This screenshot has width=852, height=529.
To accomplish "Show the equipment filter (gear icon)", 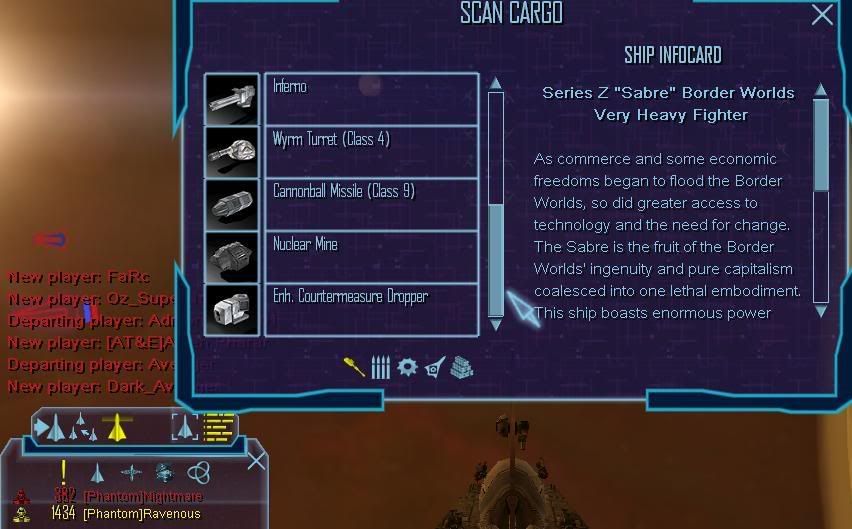I will point(407,367).
